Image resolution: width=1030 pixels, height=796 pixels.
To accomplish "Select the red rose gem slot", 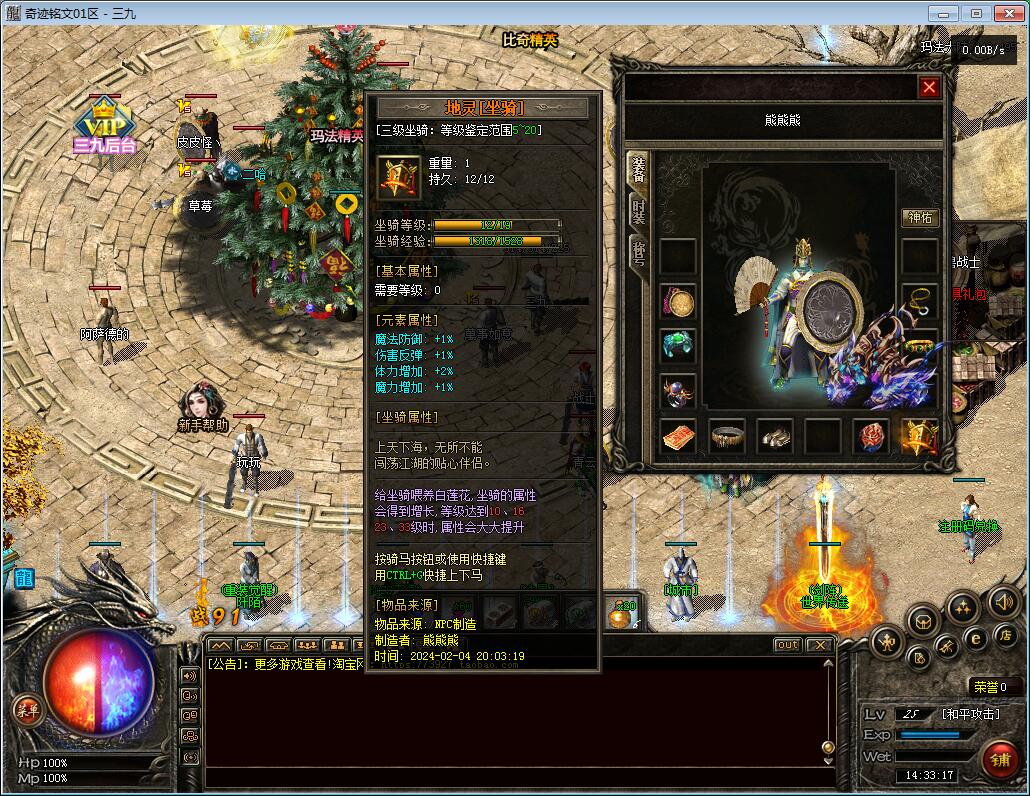I will coord(870,436).
